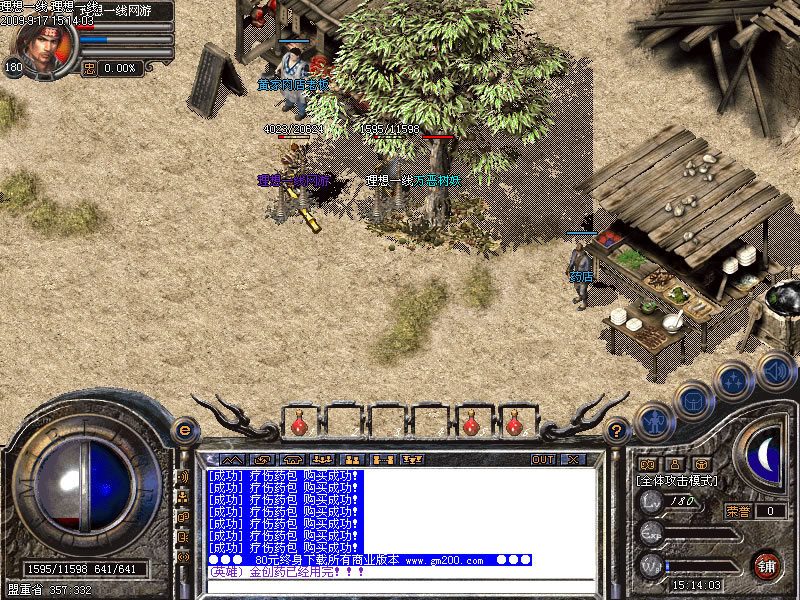Toggle the sound speaker round button
The height and width of the screenshot is (600, 800).
(775, 371)
